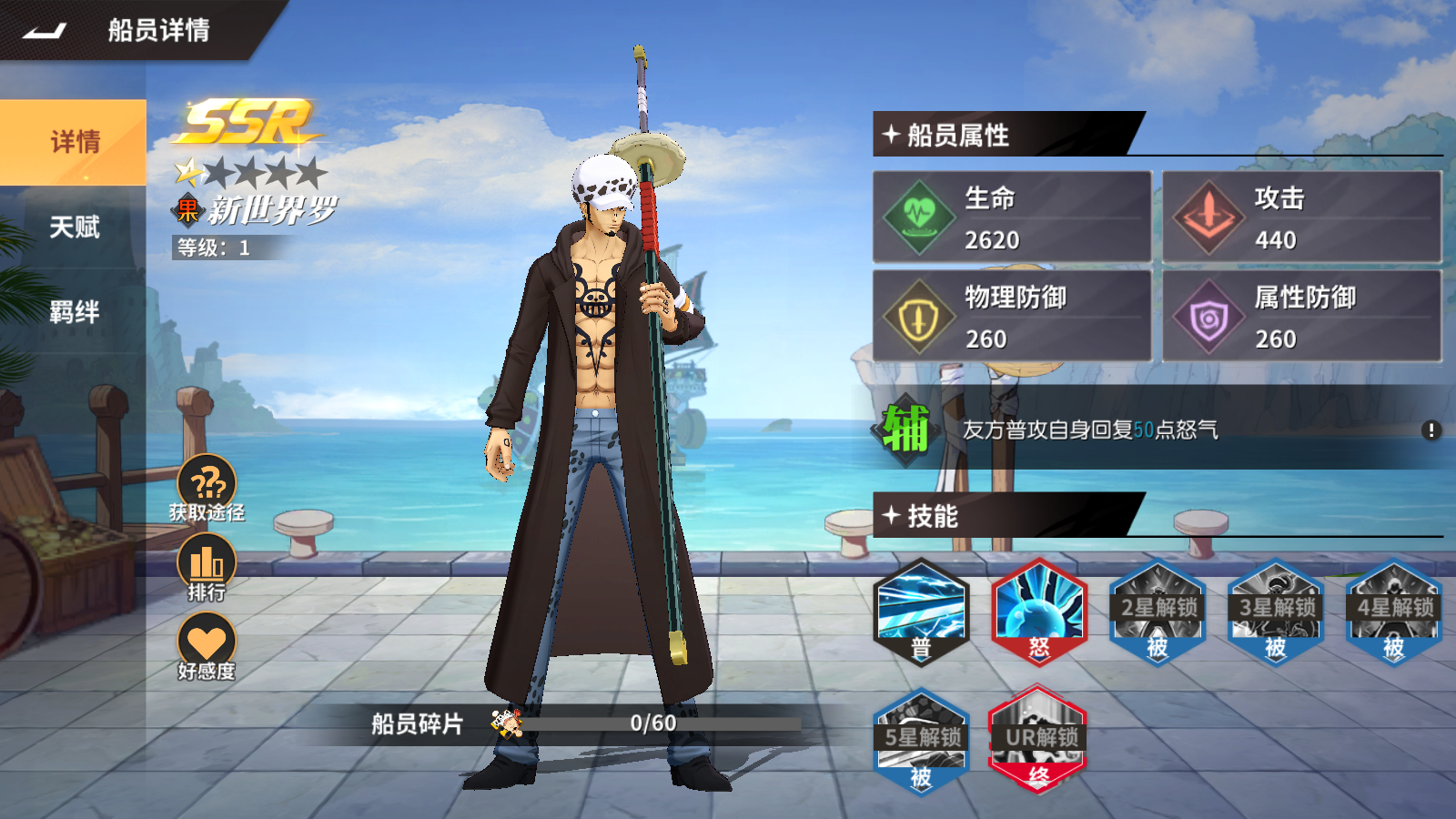Inspect the 4星解锁 passive skill
The width and height of the screenshot is (1456, 819).
(x=1394, y=612)
